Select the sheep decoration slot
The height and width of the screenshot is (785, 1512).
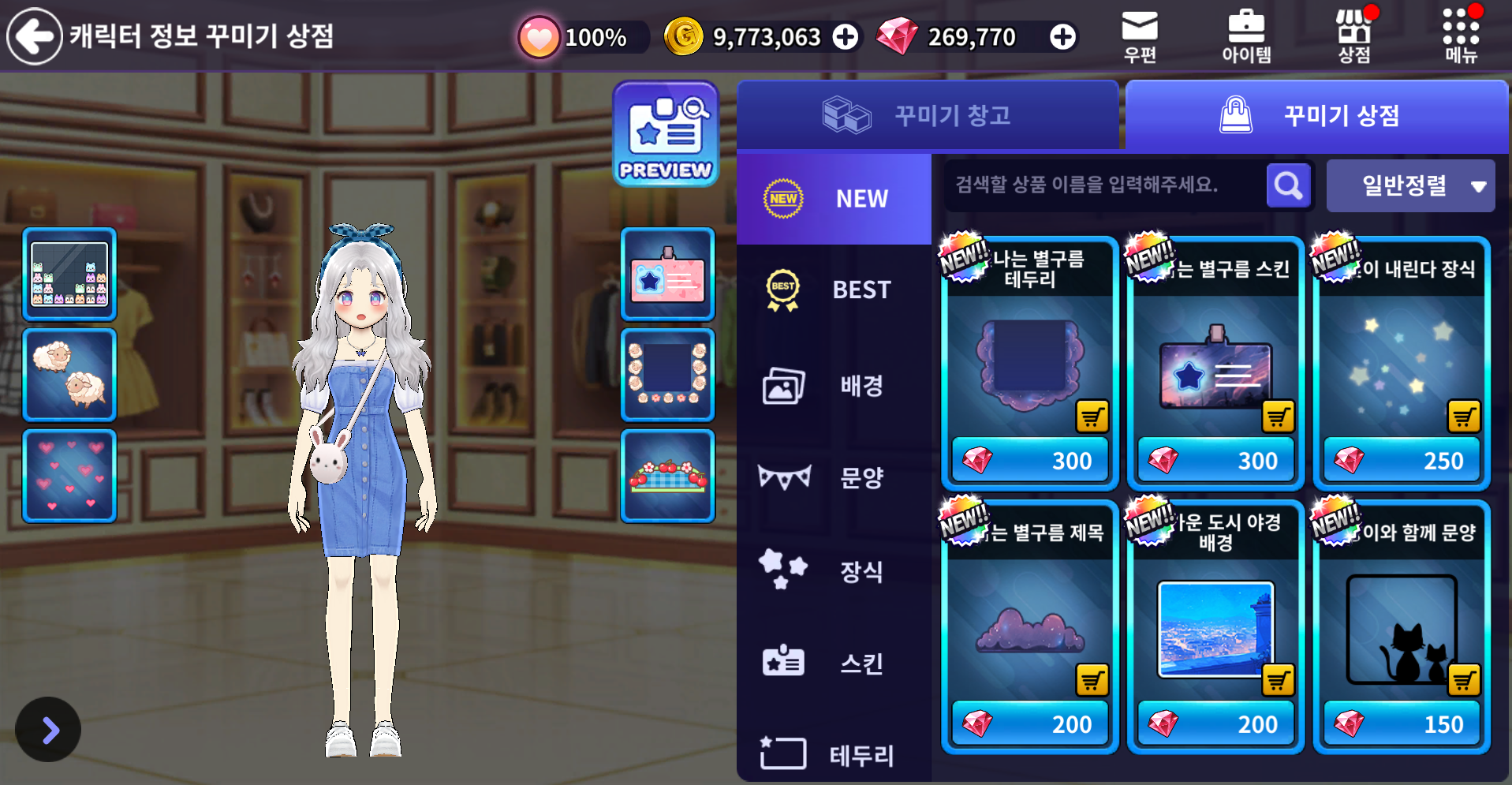pos(69,376)
